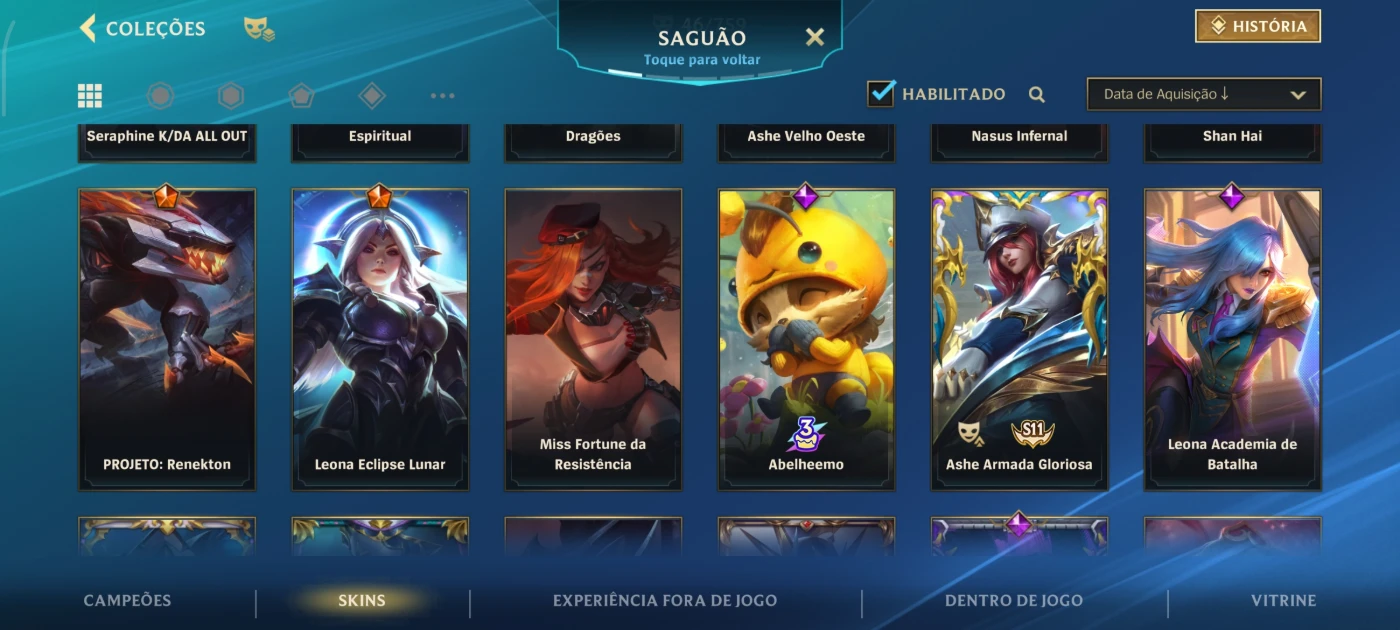The image size is (1400, 630).
Task: Expand the Data de Aquisição dropdown
Action: pyautogui.click(x=1203, y=94)
